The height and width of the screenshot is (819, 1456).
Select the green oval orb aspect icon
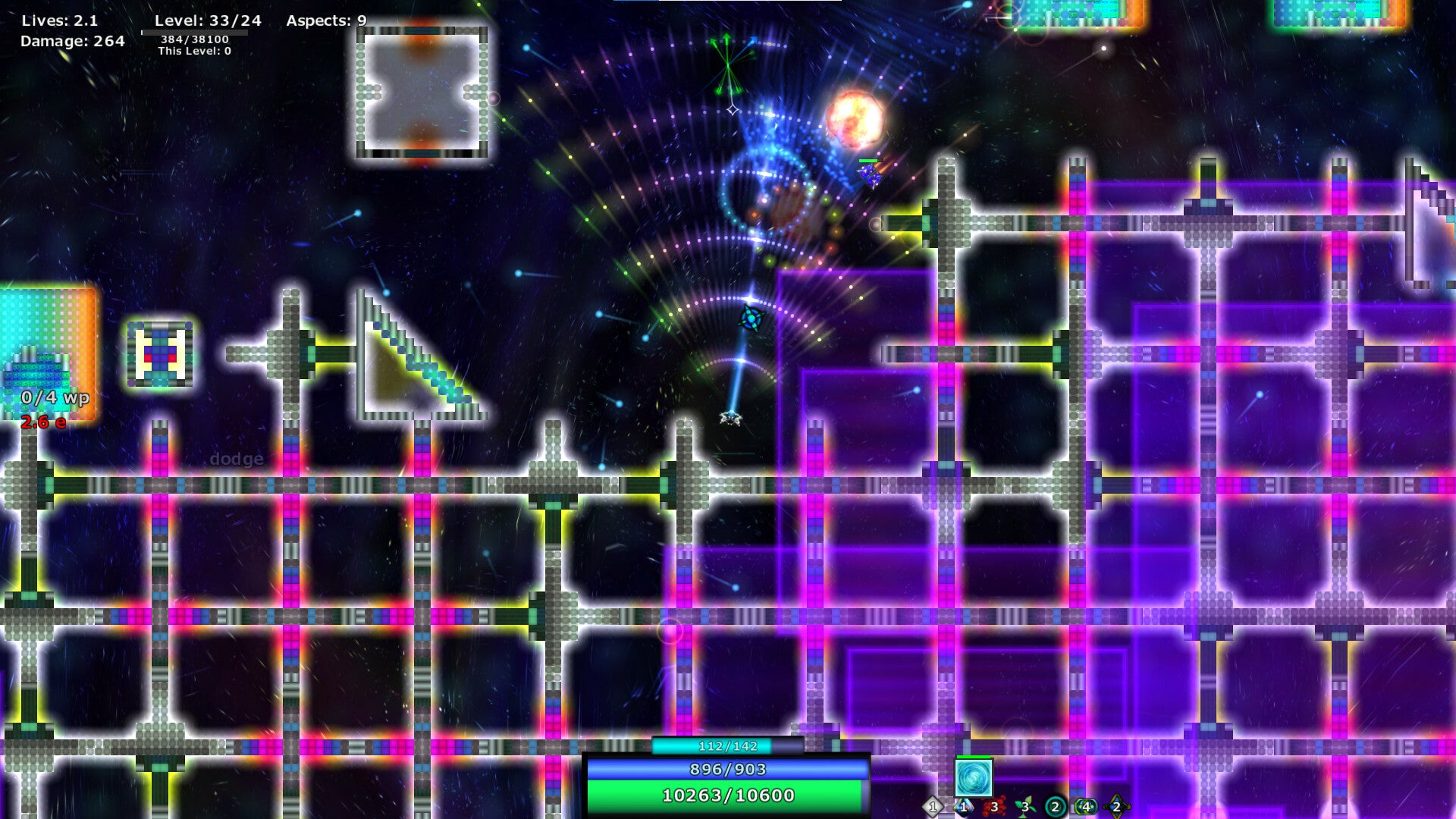(1086, 807)
